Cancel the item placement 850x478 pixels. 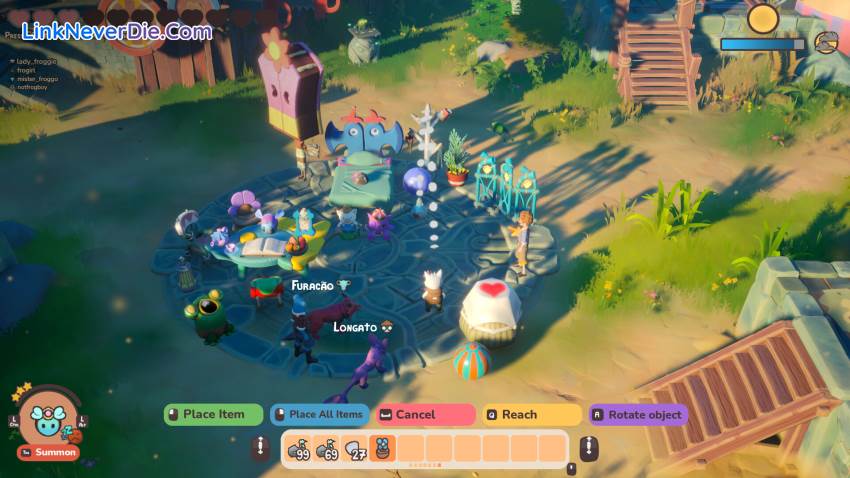[425, 414]
